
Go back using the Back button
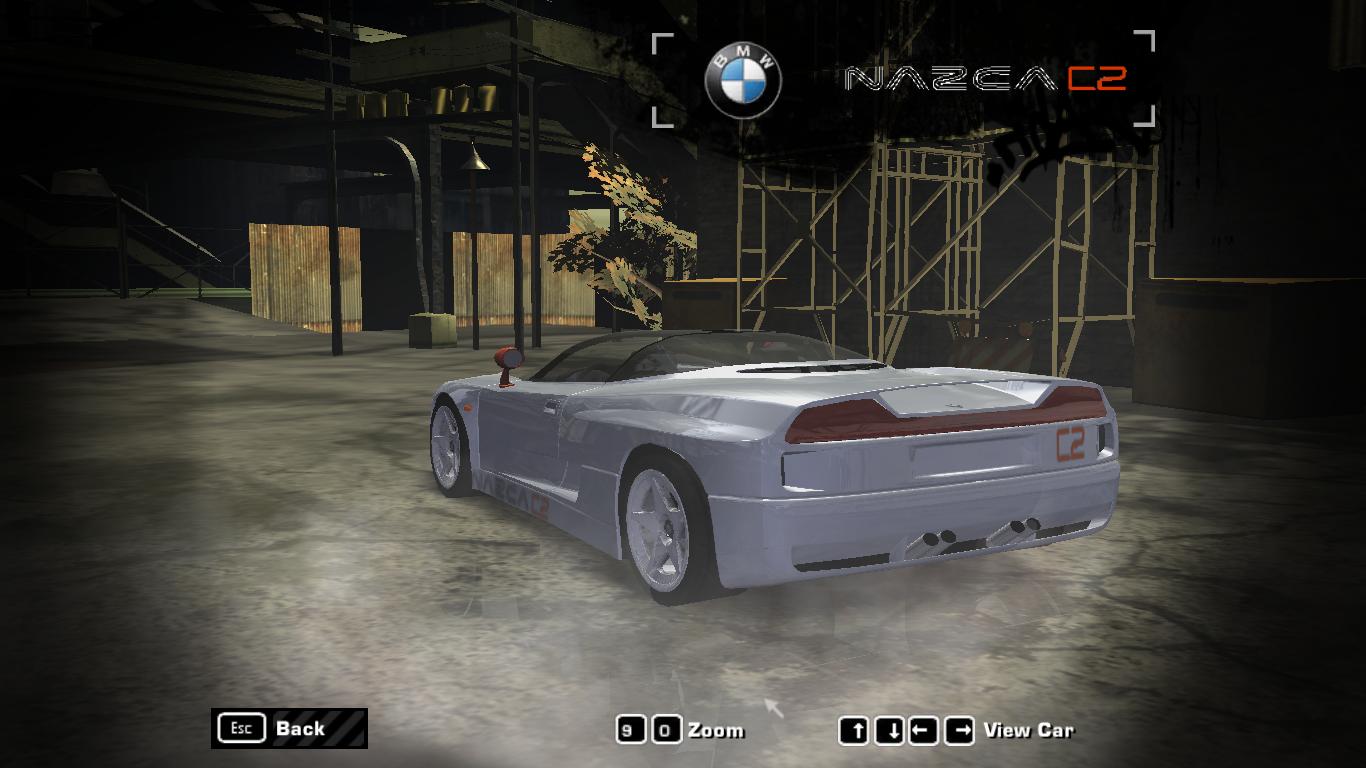click(289, 728)
